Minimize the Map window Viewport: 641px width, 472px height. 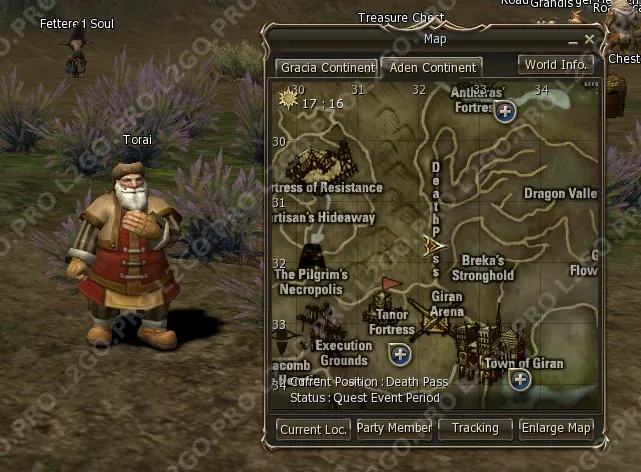572,40
